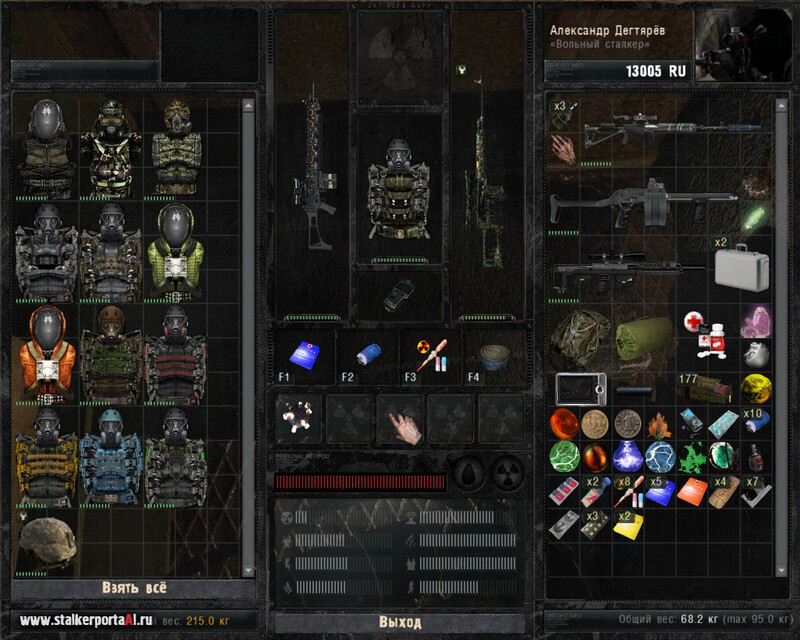This screenshot has height=640, width=800.
Task: Select the pink crystal artifact
Action: tap(755, 322)
